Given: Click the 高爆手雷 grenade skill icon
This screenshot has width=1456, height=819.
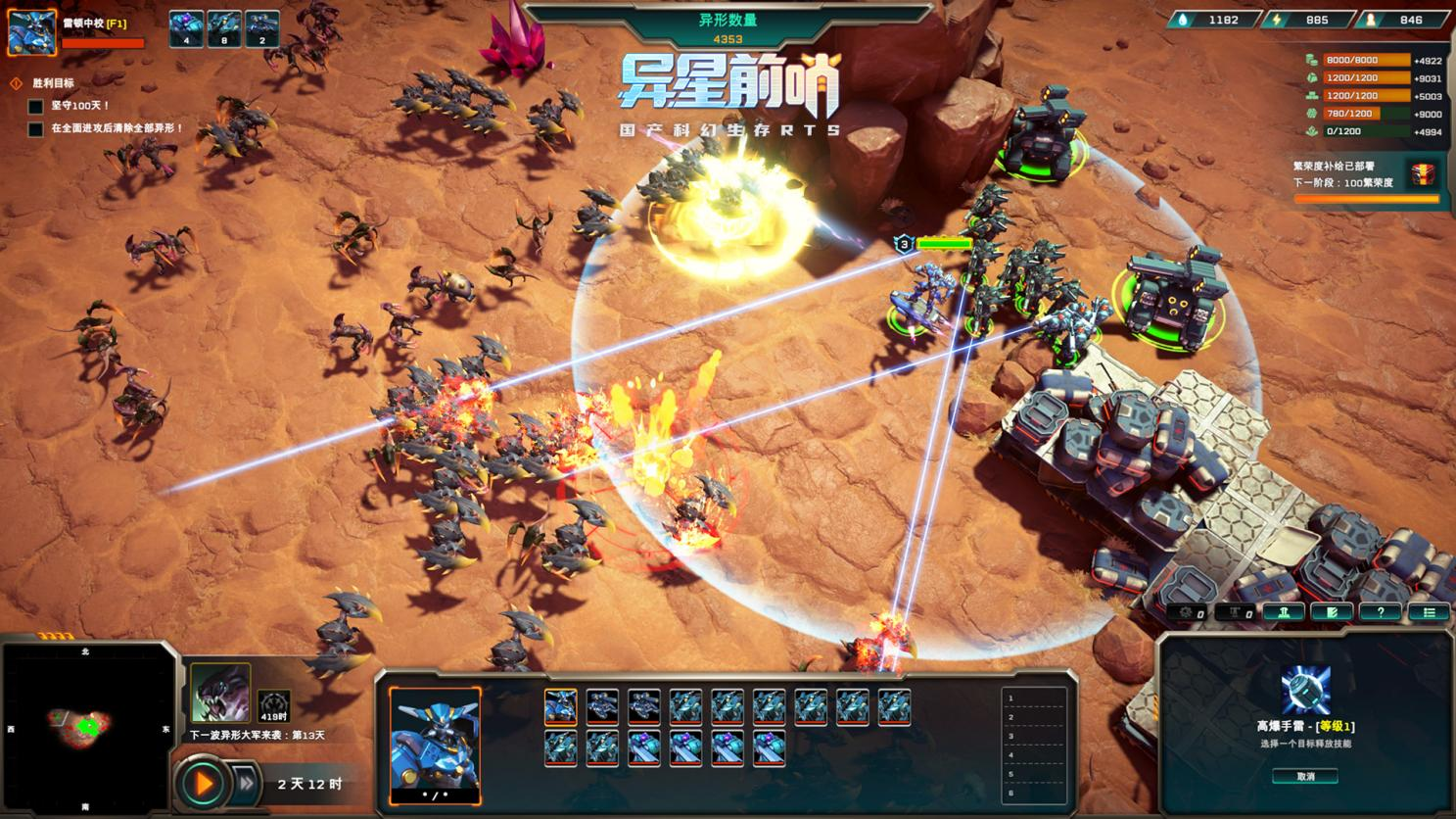Looking at the screenshot, I should (1305, 690).
